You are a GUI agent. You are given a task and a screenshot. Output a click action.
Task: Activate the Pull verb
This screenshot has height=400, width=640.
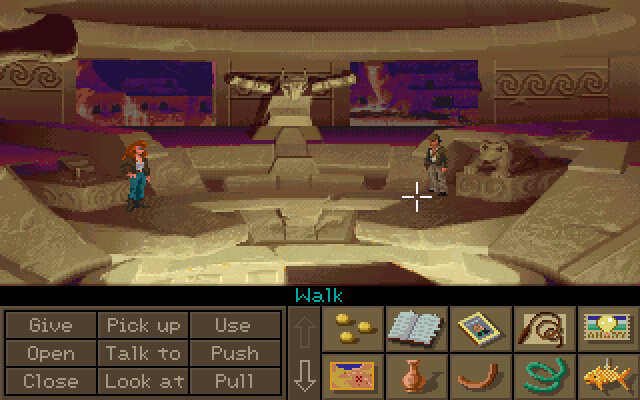[x=232, y=380]
